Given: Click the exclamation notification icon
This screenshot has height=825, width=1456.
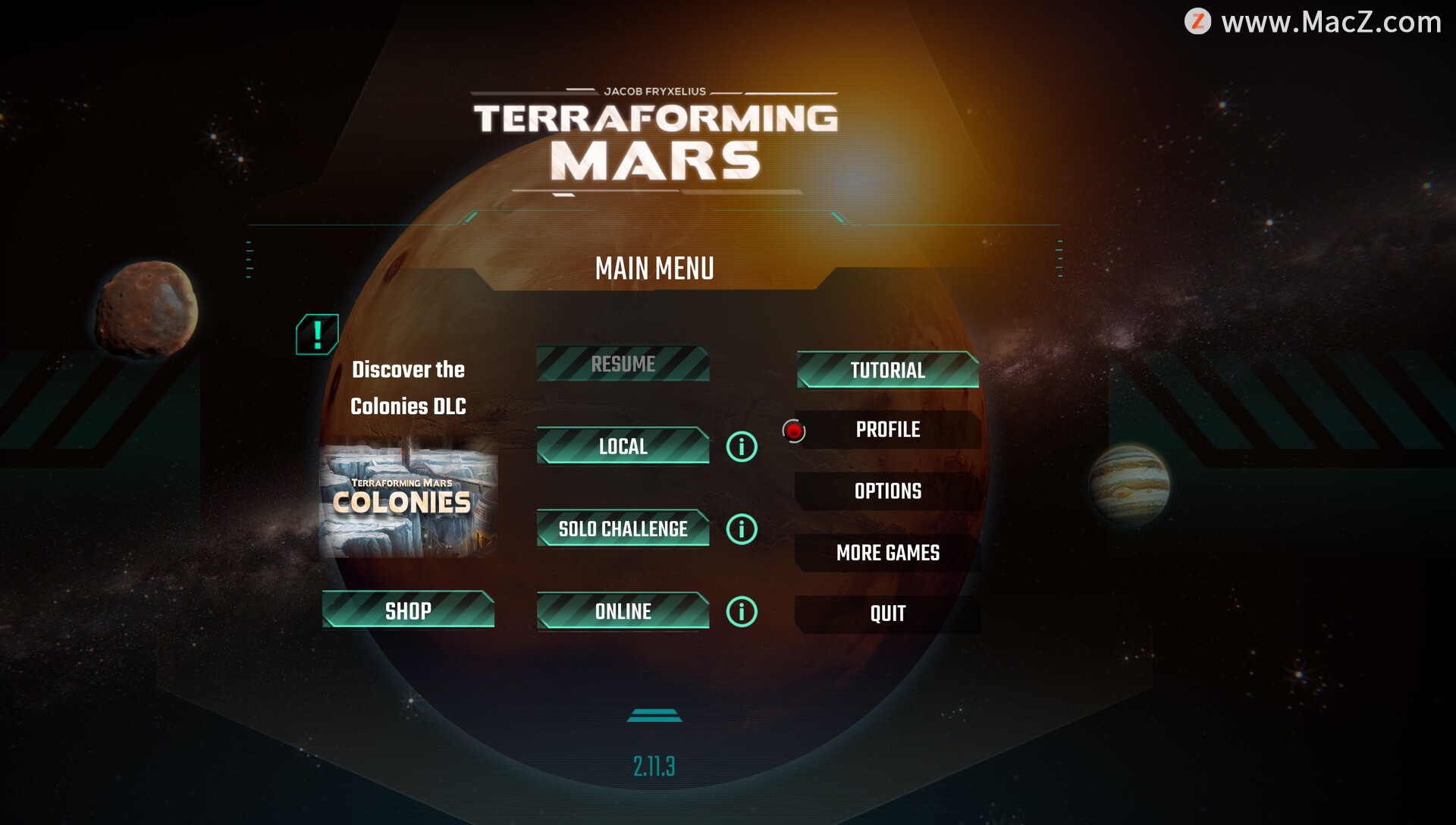Looking at the screenshot, I should (x=317, y=334).
